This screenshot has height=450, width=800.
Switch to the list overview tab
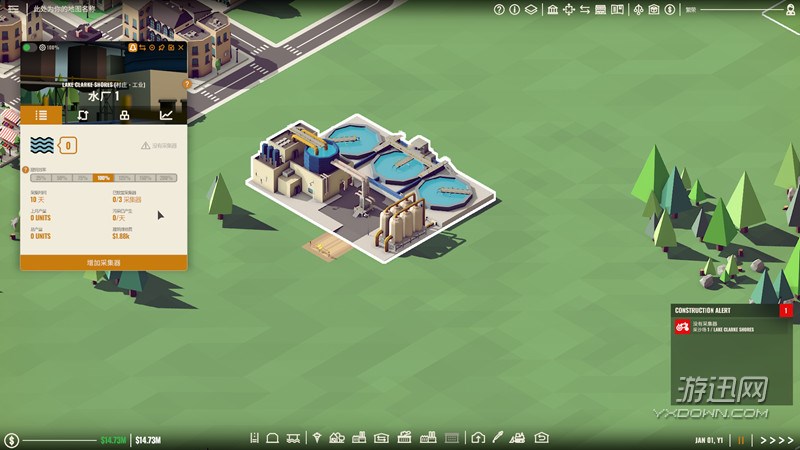pos(41,115)
